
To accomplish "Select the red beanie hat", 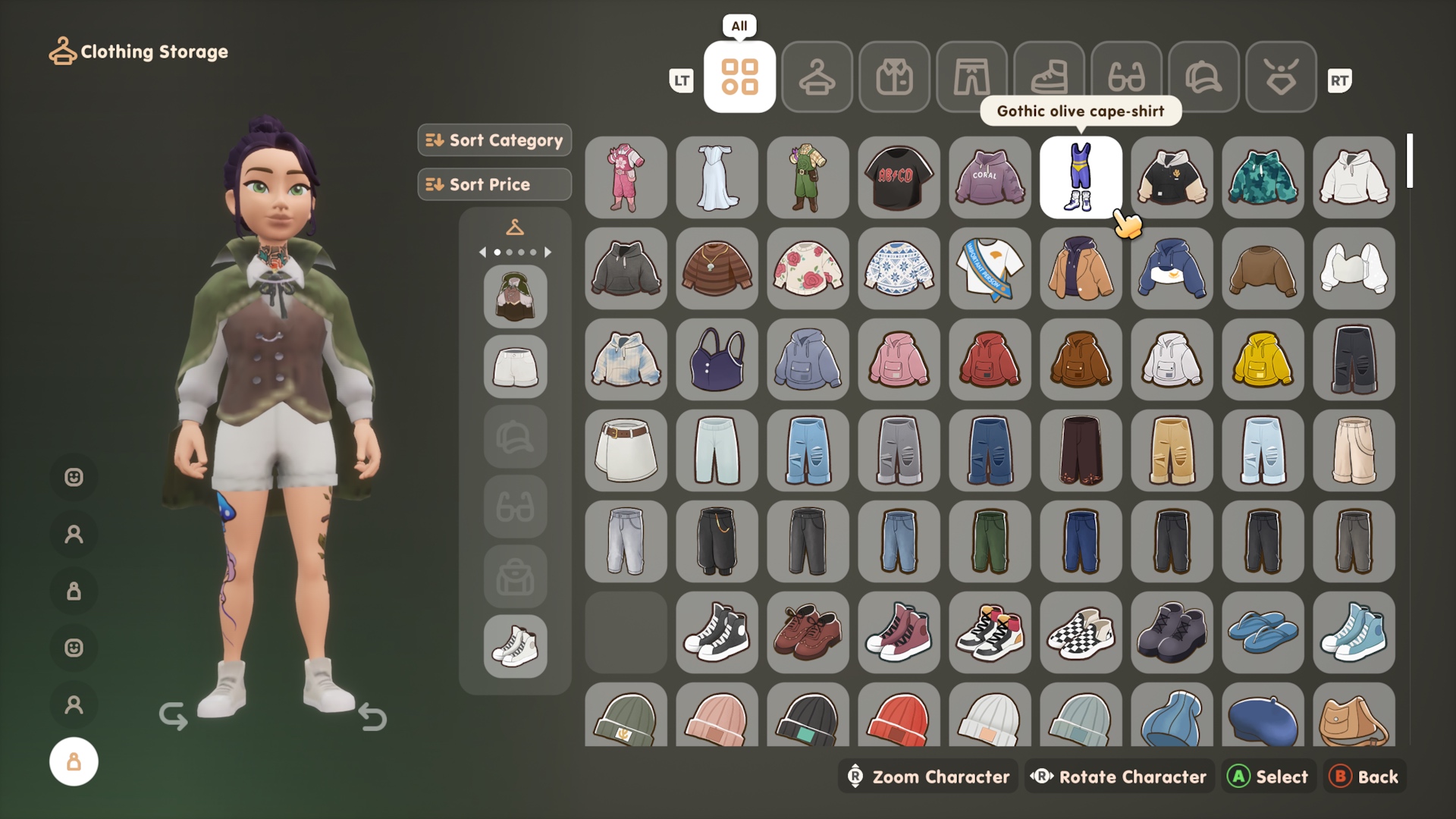I will coord(899,717).
